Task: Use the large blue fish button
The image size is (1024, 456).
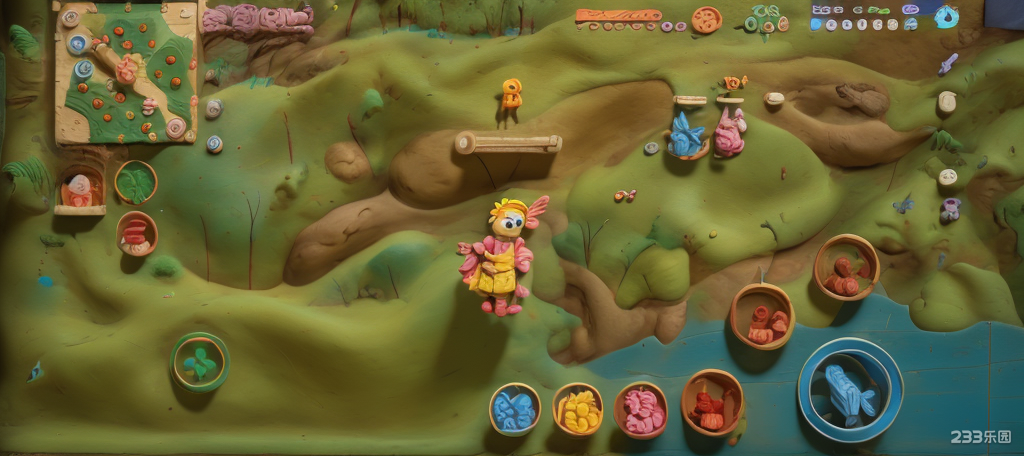Action: [850, 390]
